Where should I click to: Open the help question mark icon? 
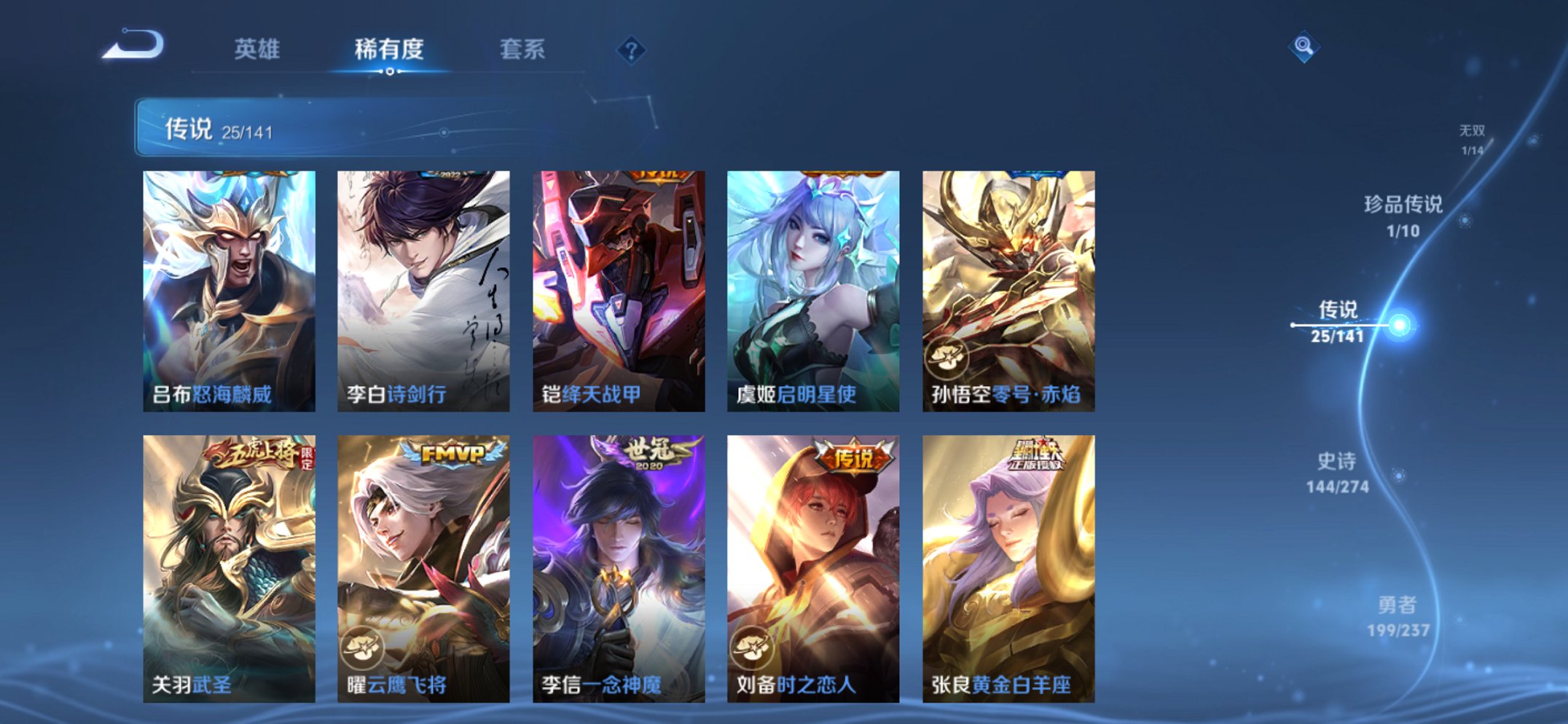tap(632, 50)
